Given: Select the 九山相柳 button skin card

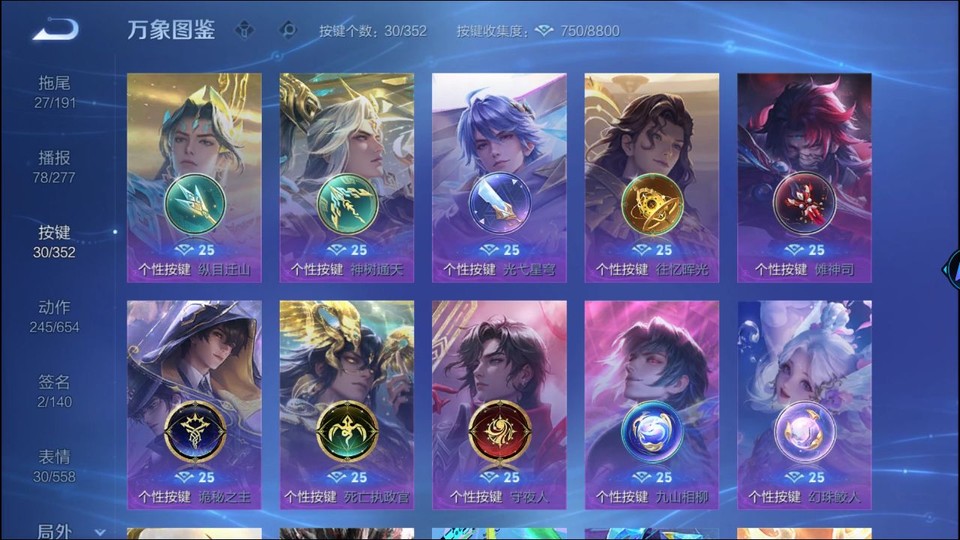Looking at the screenshot, I should coord(652,404).
